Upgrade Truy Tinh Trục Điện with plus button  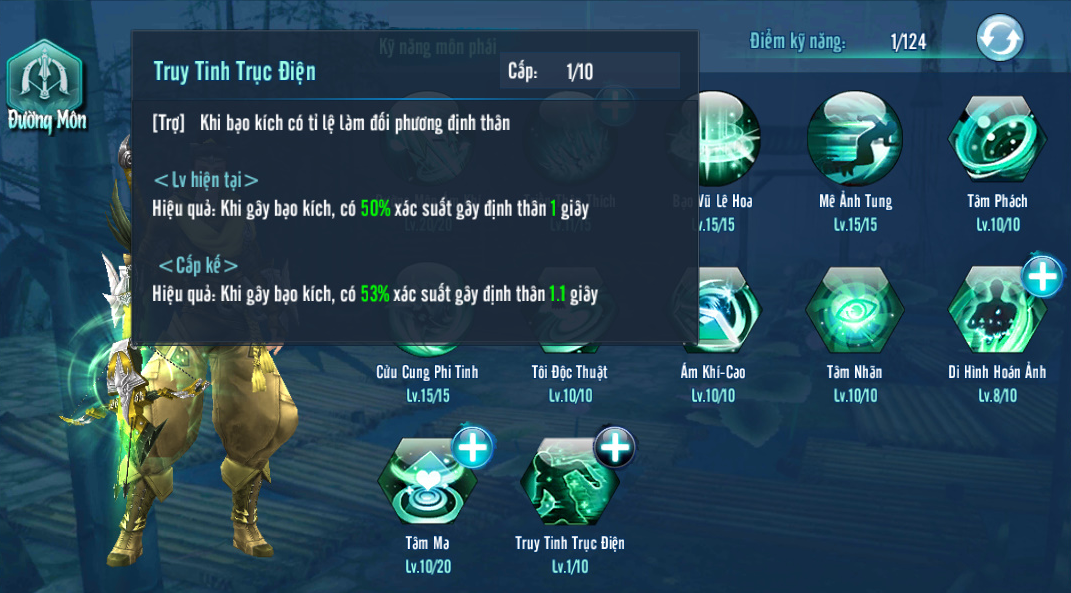coord(614,447)
